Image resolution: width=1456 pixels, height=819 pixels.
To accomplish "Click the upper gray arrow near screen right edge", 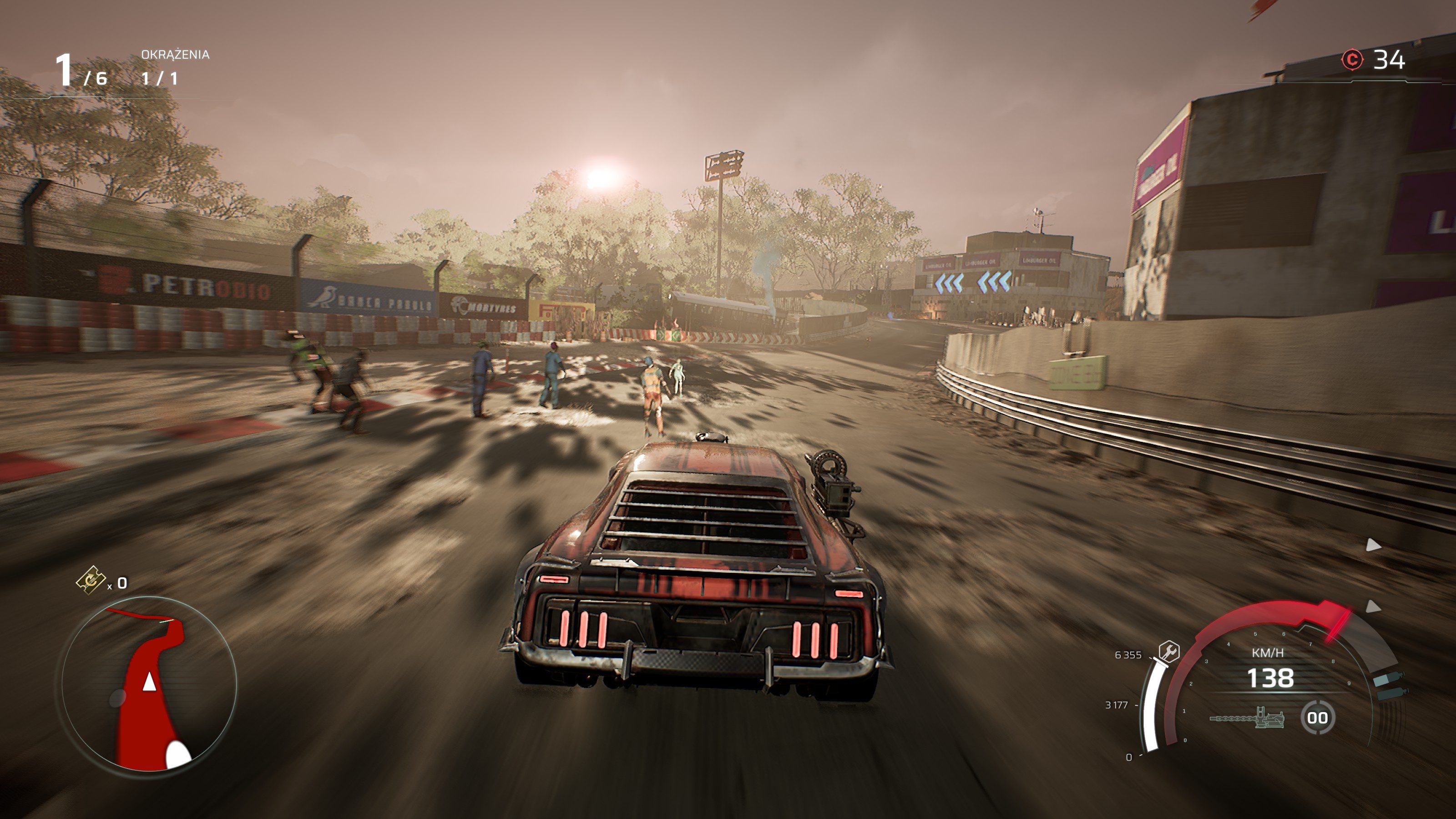I will click(1374, 545).
